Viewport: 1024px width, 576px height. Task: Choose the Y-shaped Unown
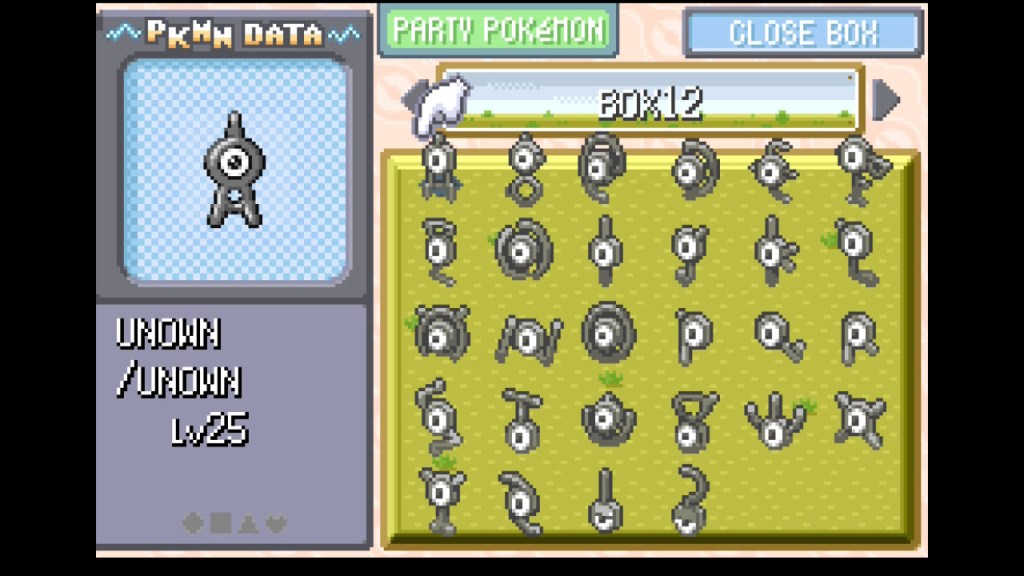(x=438, y=496)
